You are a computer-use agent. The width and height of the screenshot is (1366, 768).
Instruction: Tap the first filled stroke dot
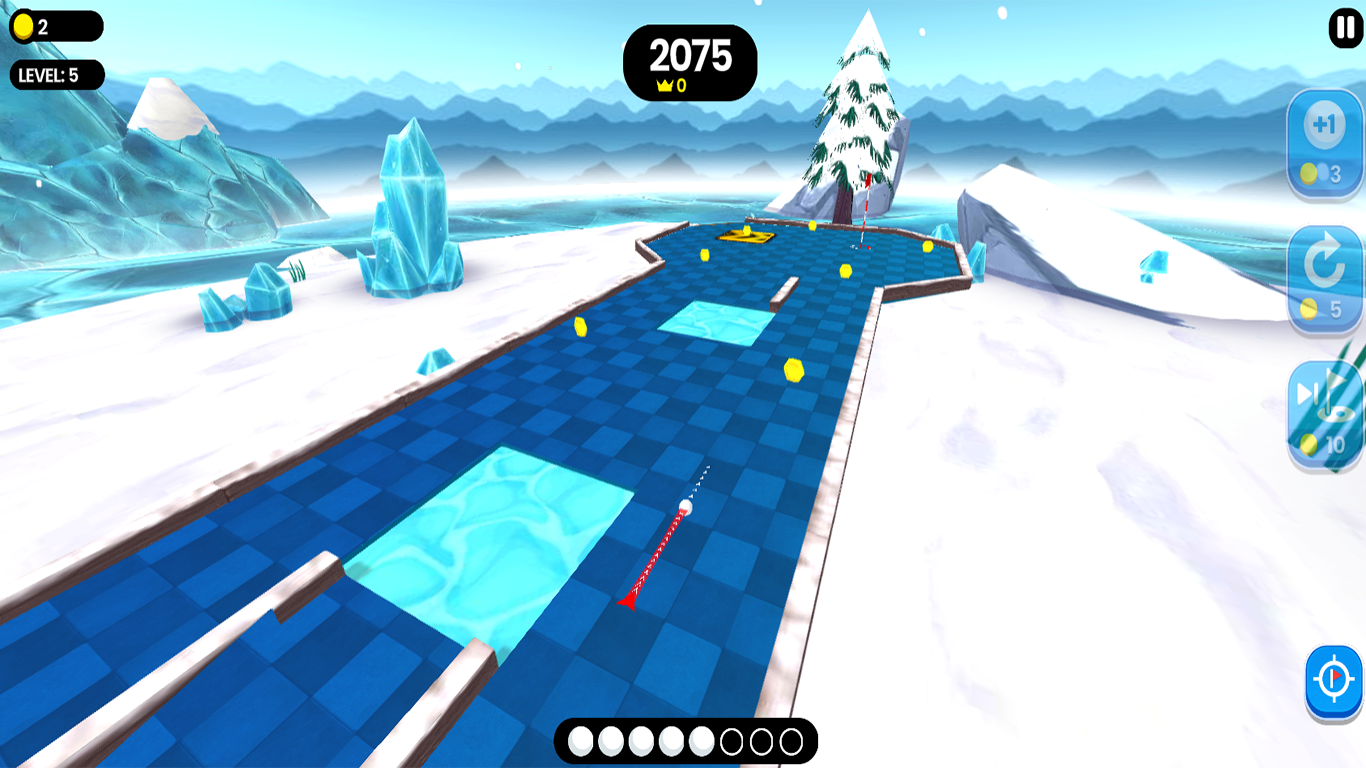(580, 740)
